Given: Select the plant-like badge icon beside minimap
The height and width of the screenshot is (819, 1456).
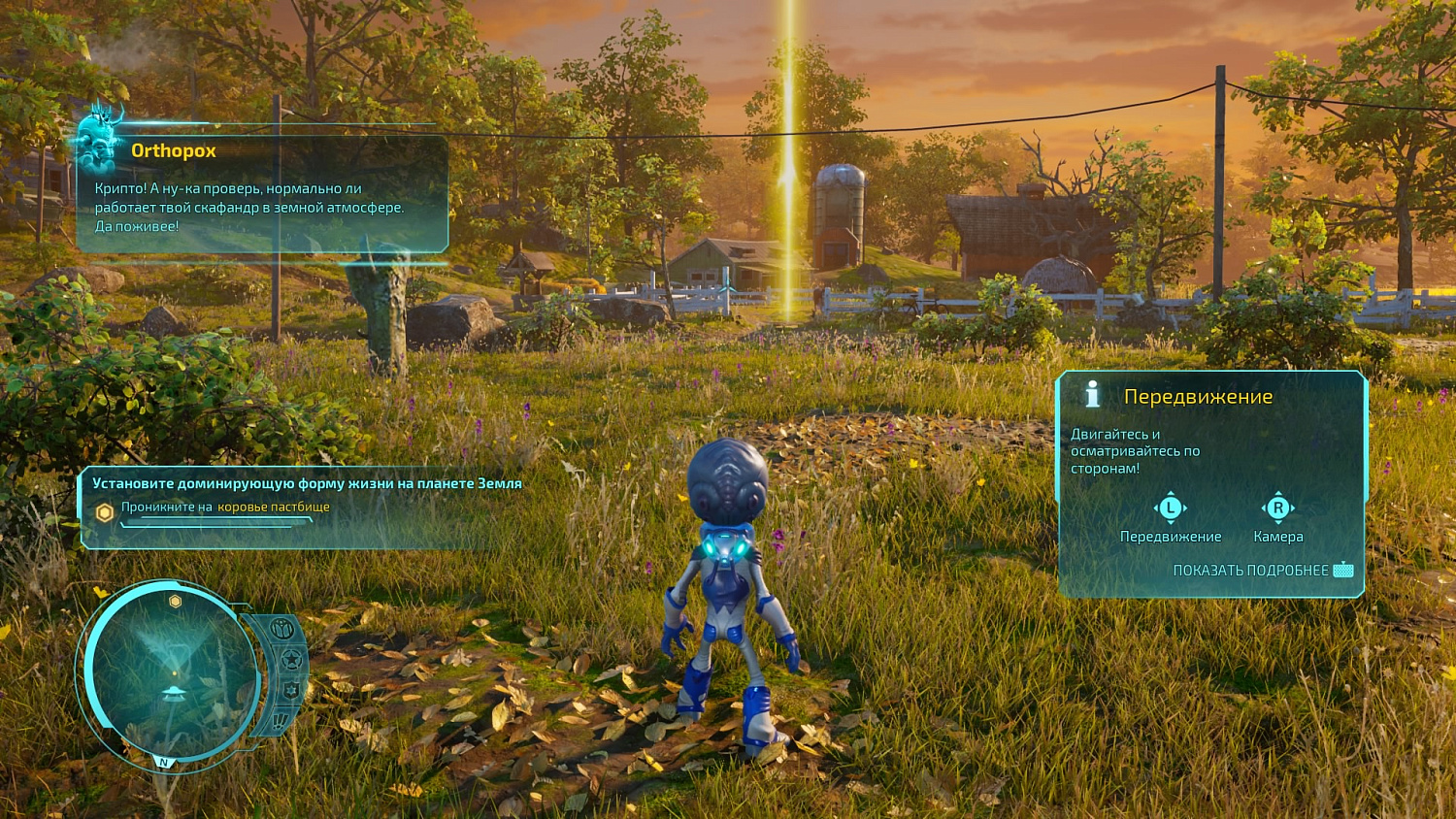Looking at the screenshot, I should [x=281, y=629].
